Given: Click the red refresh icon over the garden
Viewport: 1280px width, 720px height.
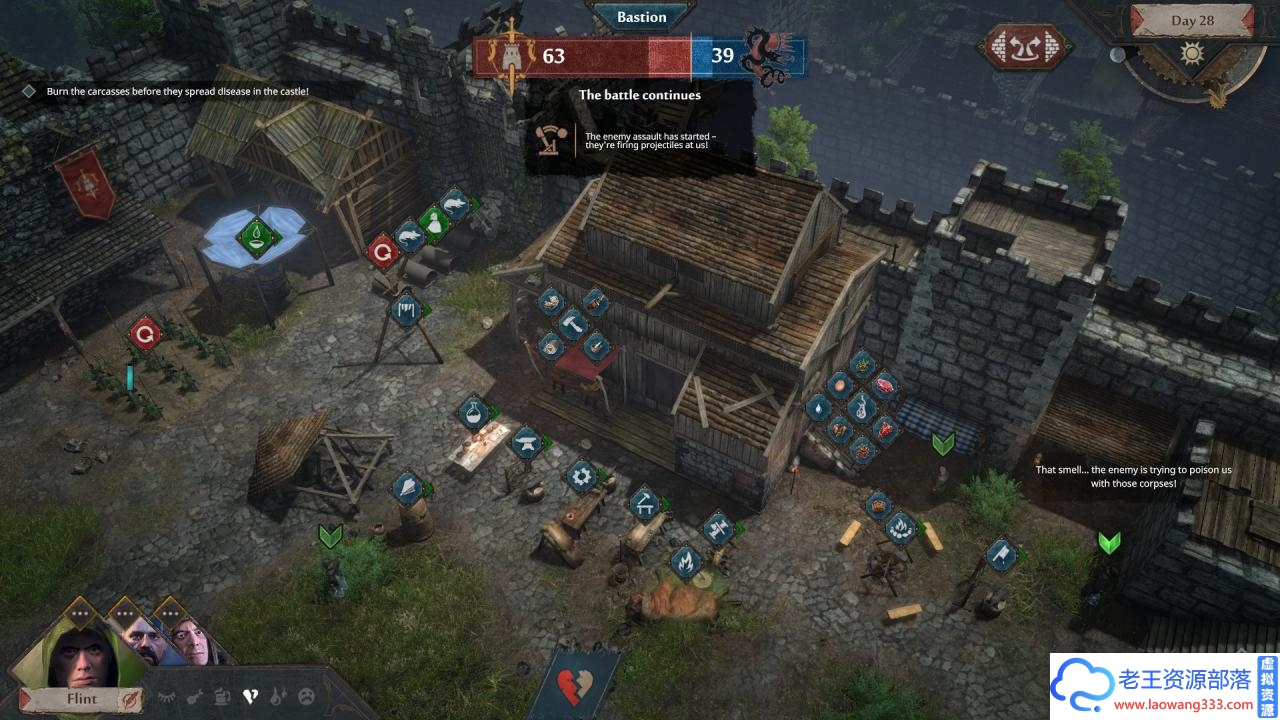Looking at the screenshot, I should coord(146,332).
